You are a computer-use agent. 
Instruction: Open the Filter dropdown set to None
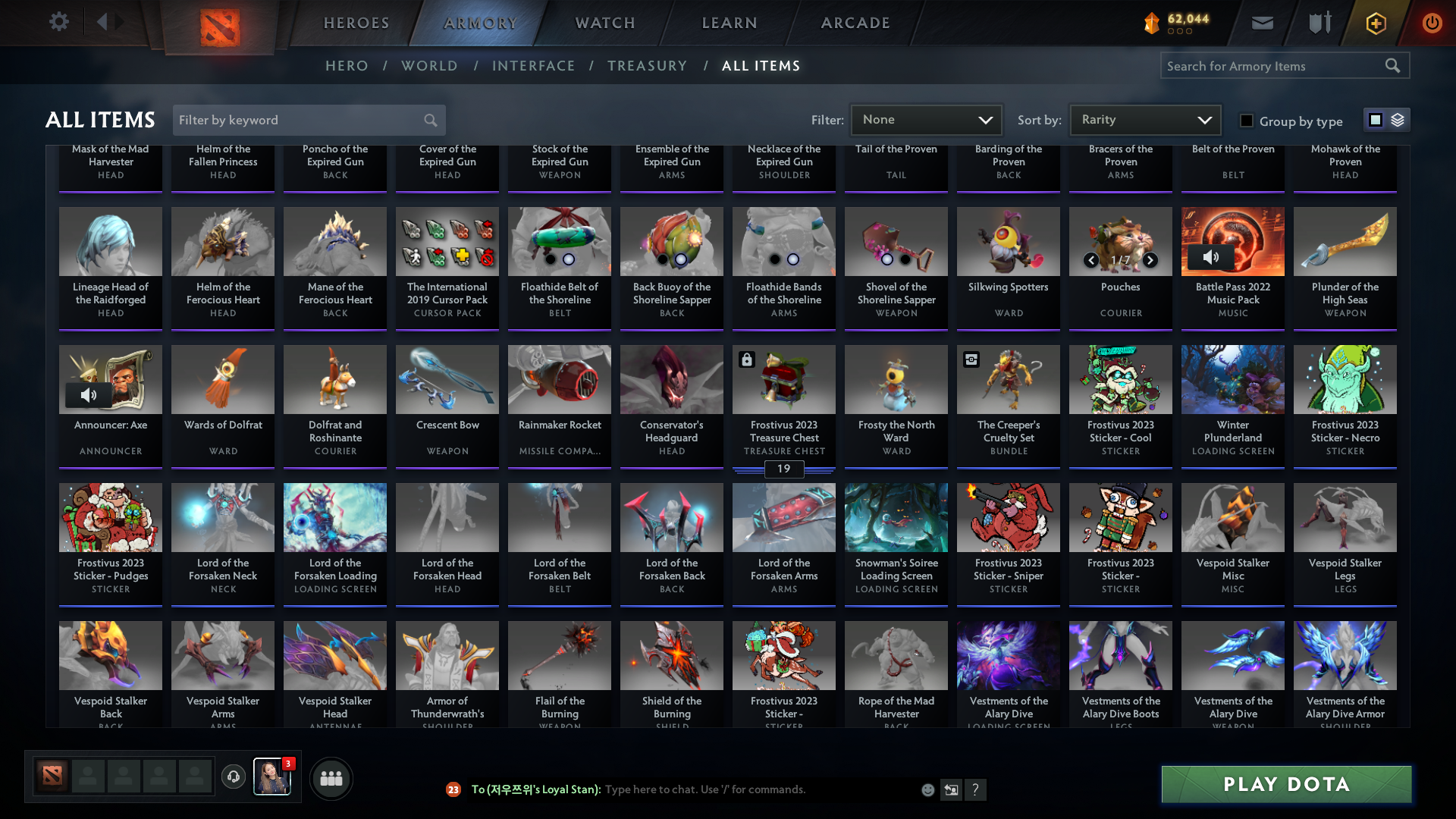926,119
